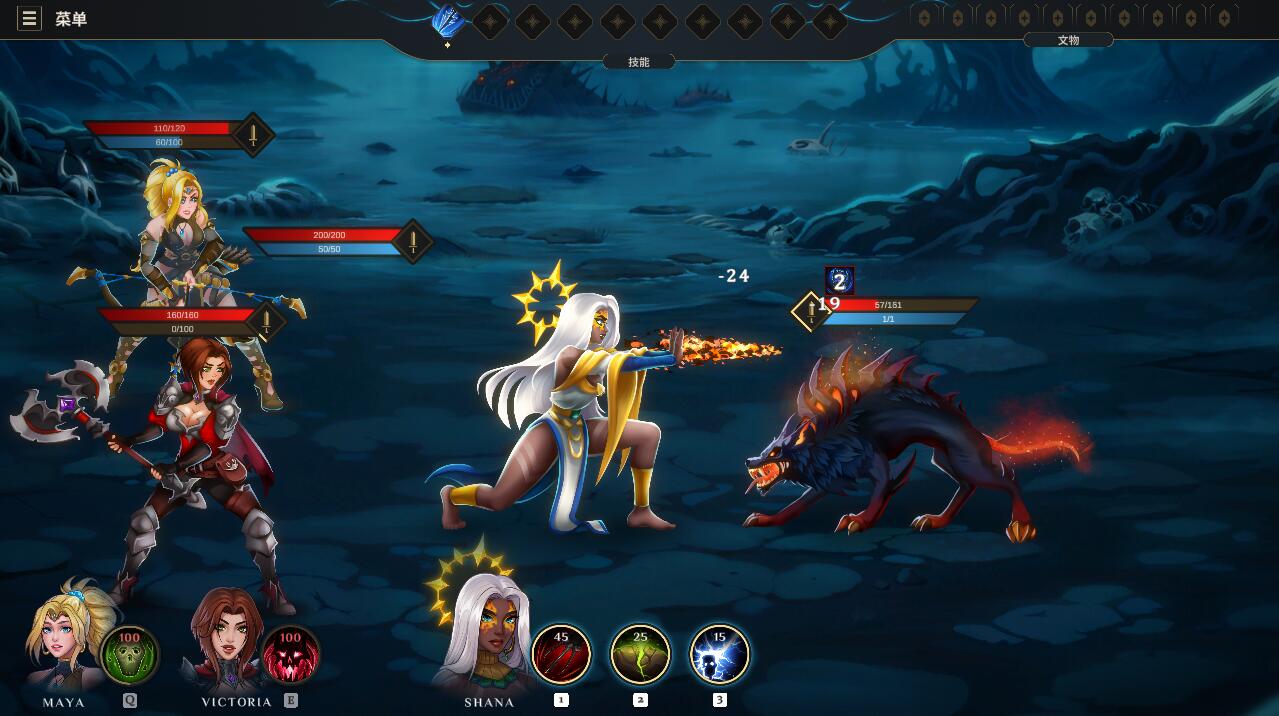
Task: Open the 文物 relics tab
Action: 1068,40
